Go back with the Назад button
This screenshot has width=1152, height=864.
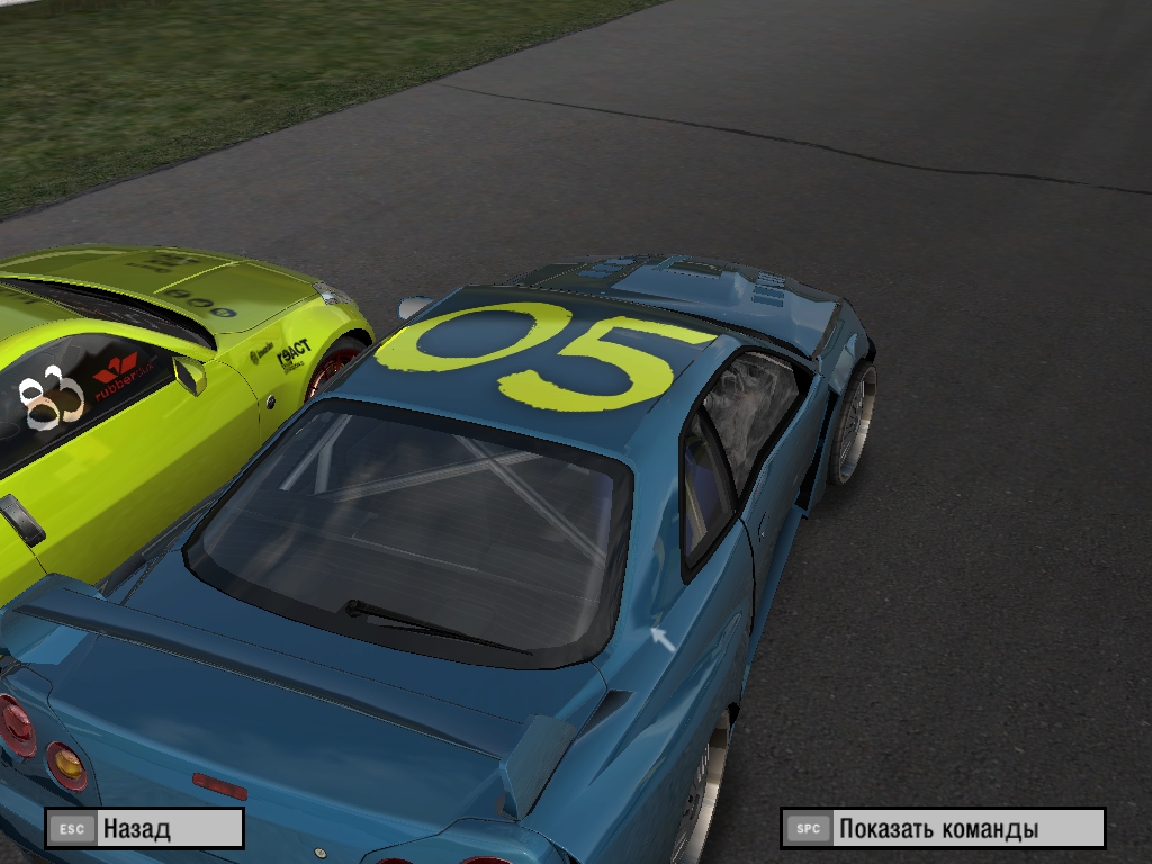pos(144,829)
